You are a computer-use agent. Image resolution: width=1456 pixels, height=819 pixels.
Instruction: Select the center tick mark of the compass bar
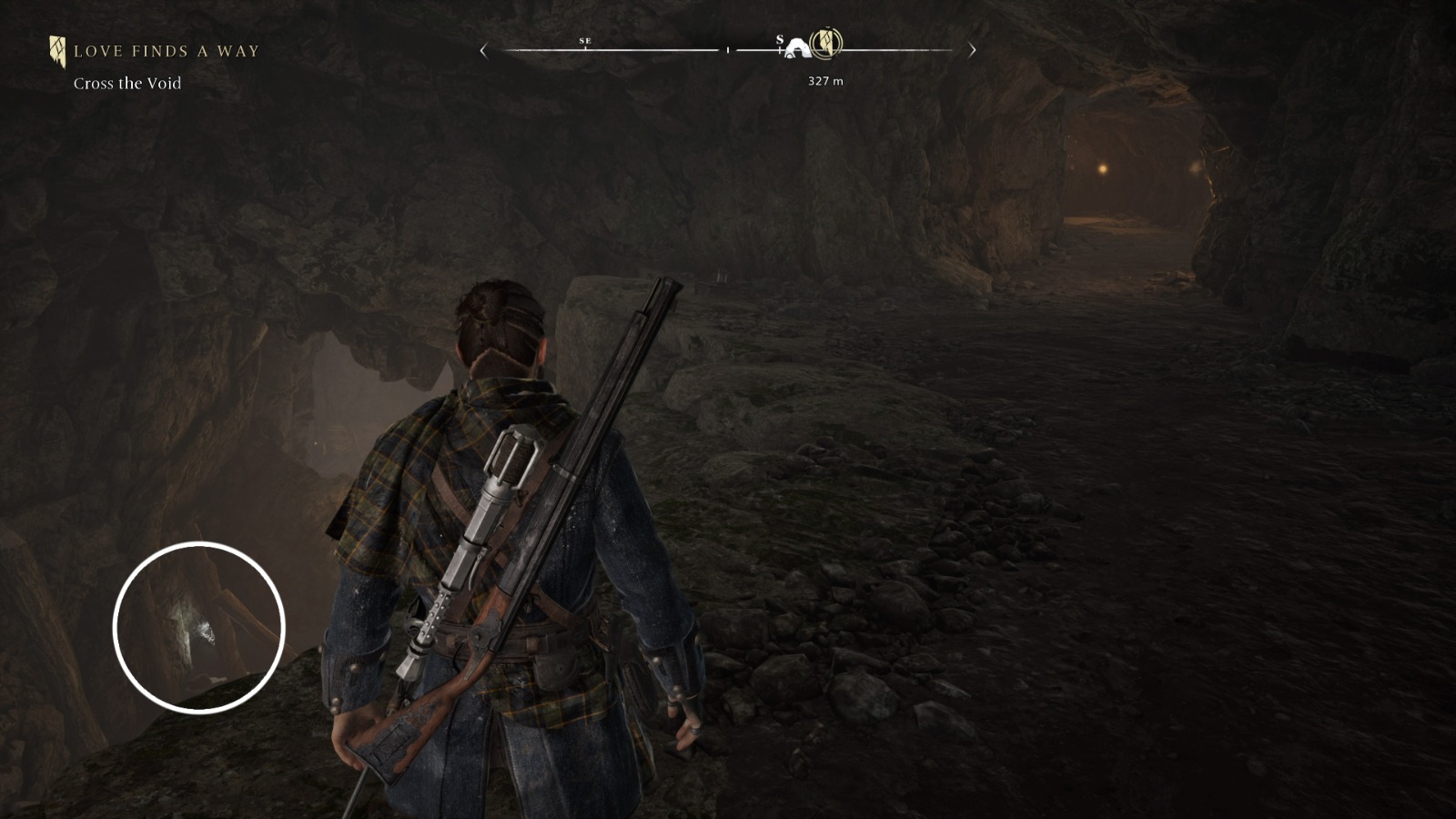(728, 52)
